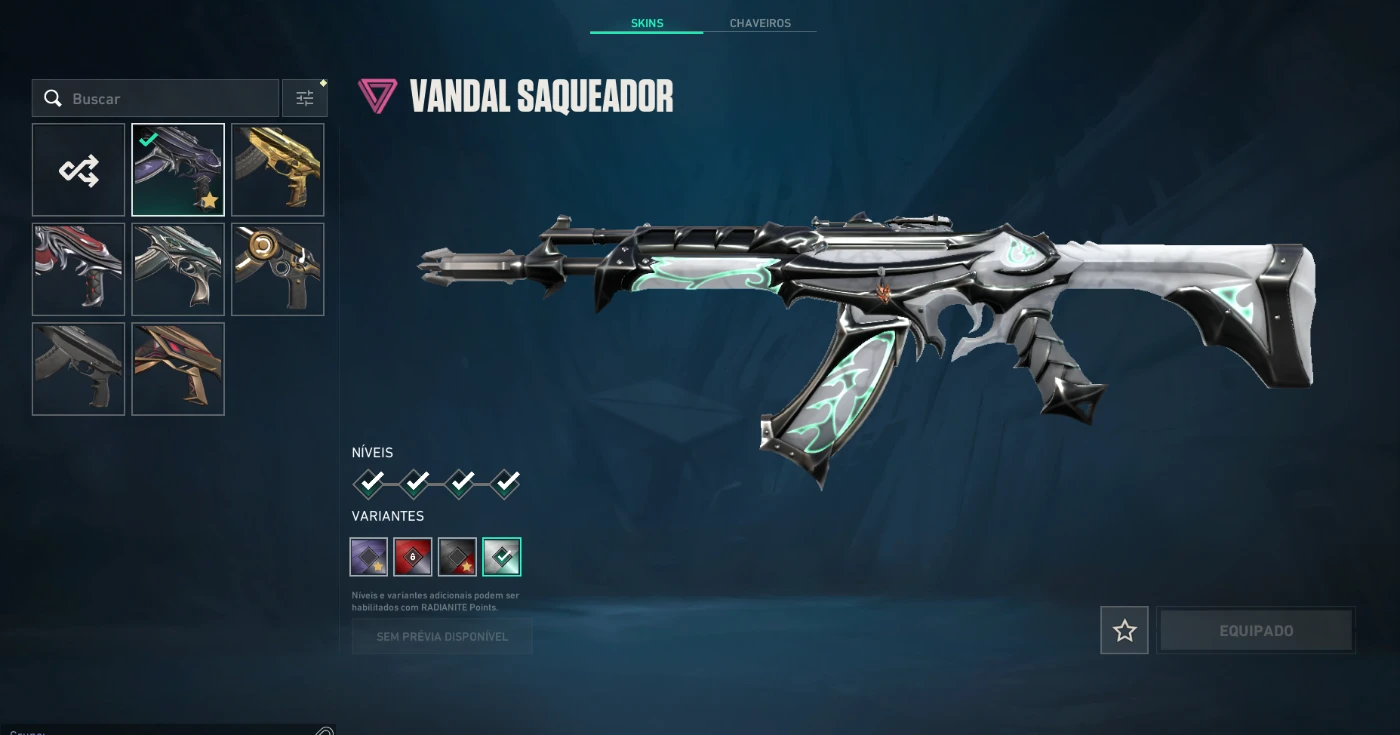1400x735 pixels.
Task: Select the plain dark gray Vandal skin
Action: (x=79, y=368)
